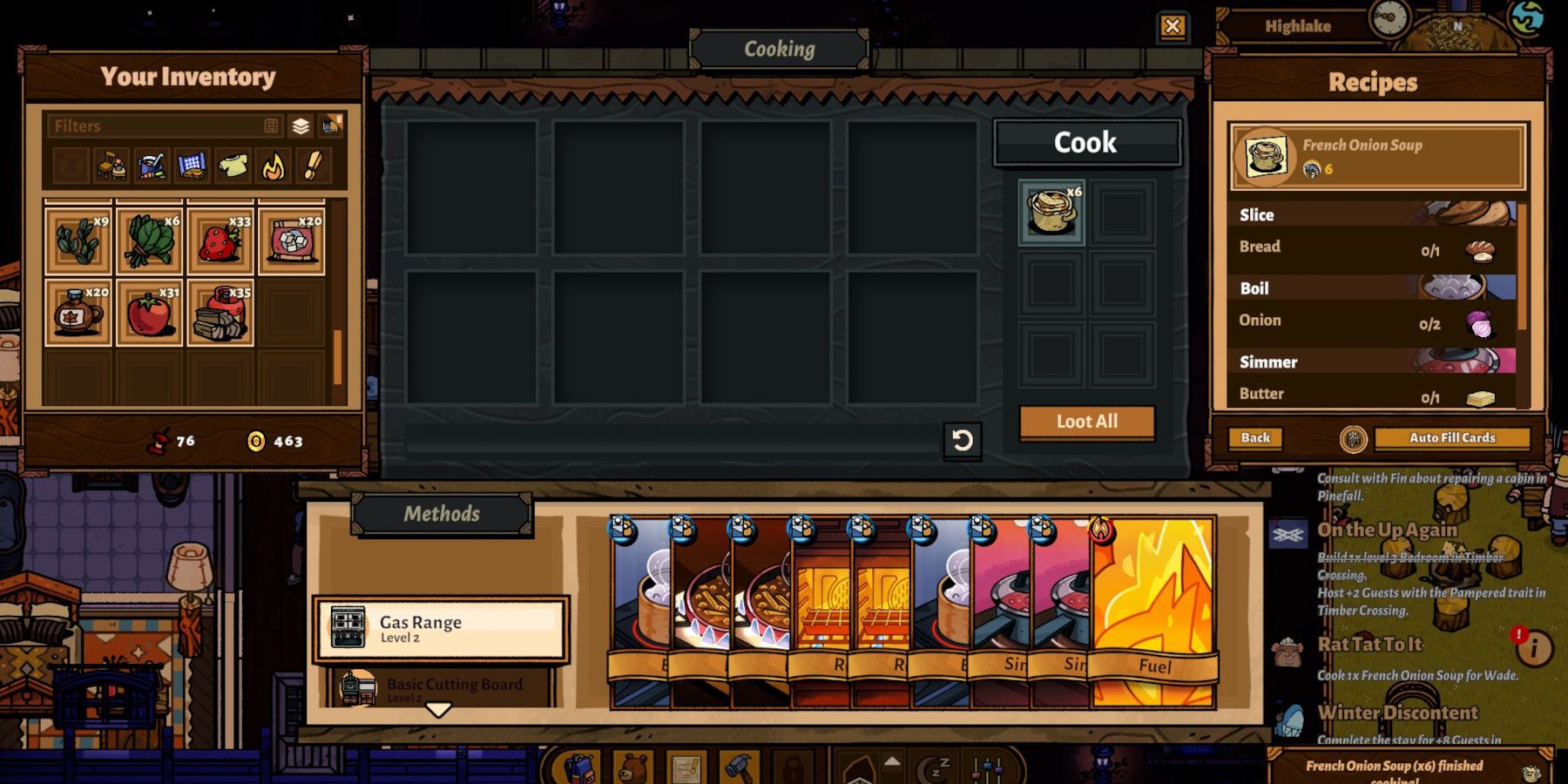Open the sliders settings icon on the bottom bar
This screenshot has width=1568, height=784.
(x=988, y=767)
